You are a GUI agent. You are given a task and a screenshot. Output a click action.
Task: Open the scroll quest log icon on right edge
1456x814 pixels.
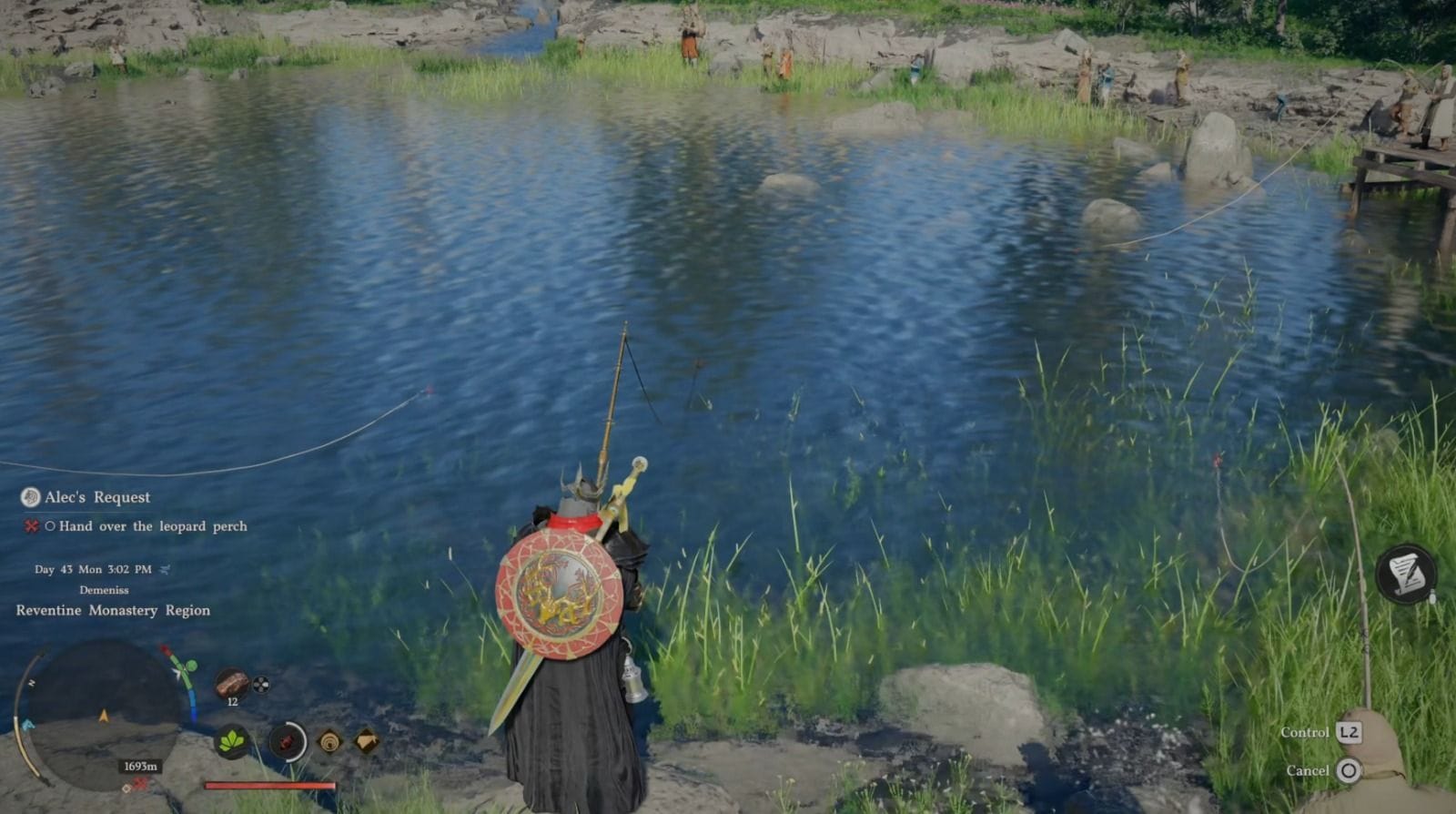click(1406, 575)
